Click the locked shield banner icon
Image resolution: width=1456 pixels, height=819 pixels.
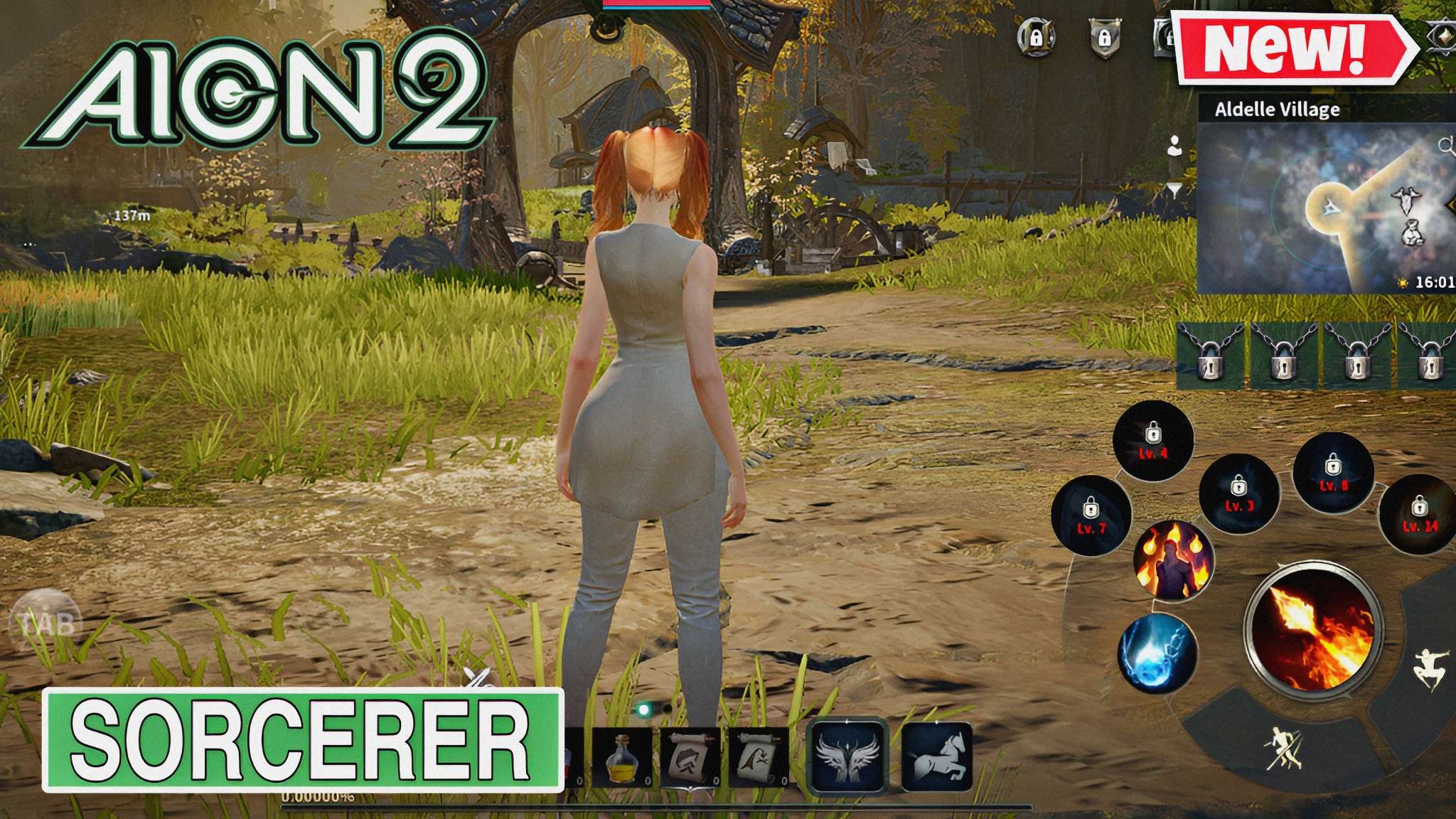[x=1104, y=37]
